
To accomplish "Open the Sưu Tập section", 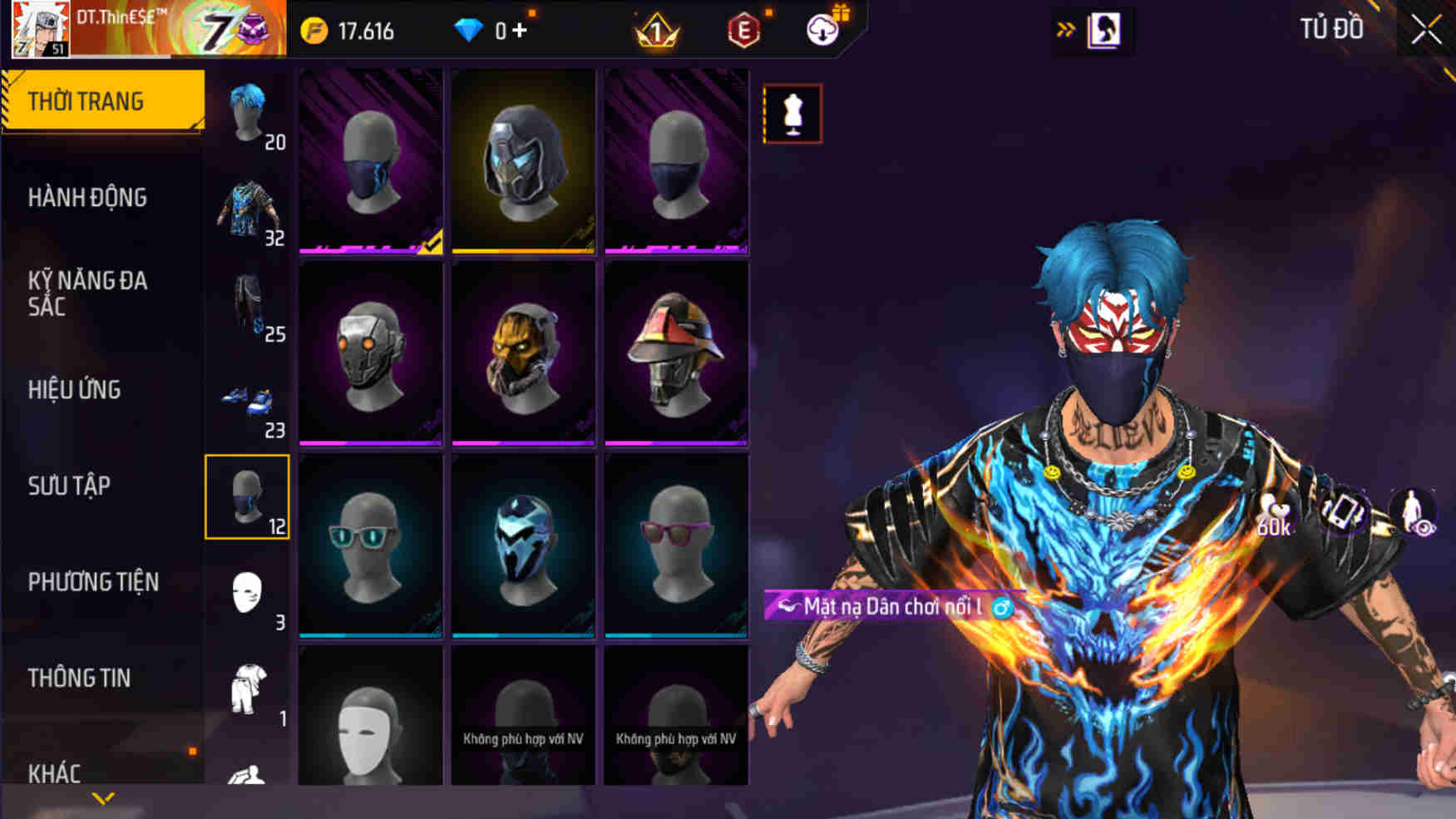I will [x=69, y=486].
